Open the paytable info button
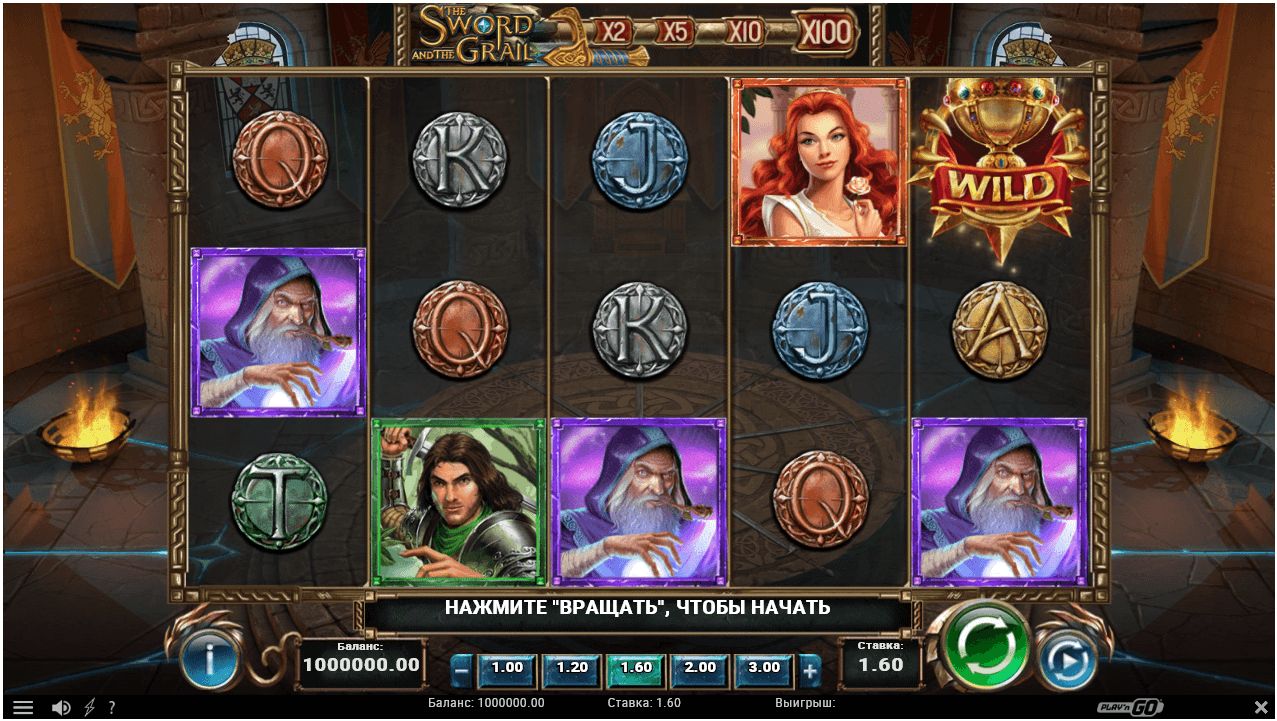 tap(209, 659)
